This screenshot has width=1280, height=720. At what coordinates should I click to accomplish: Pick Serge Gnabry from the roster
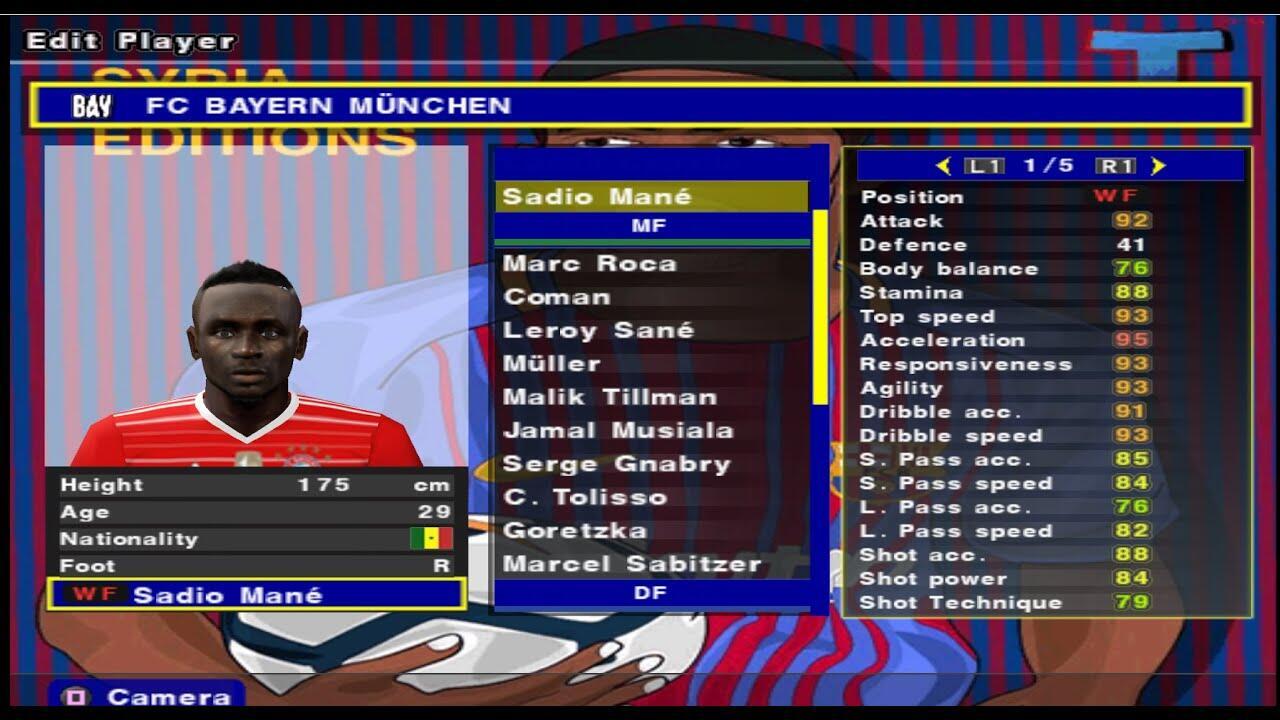(616, 464)
